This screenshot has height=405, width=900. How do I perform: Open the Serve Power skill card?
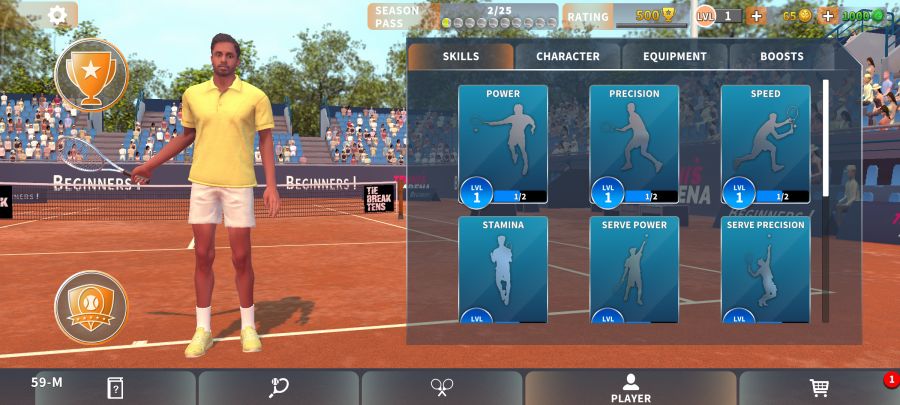coord(634,270)
